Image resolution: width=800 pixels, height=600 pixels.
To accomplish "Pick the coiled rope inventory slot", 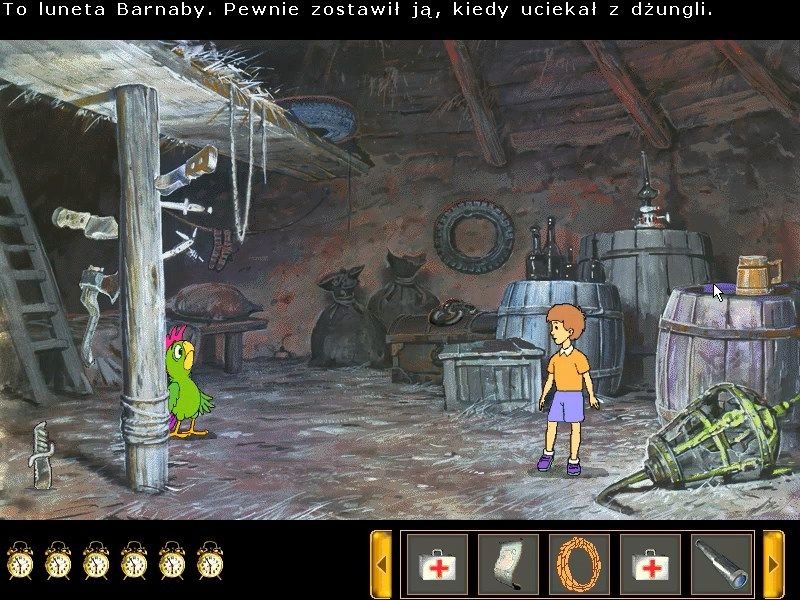I will (579, 564).
